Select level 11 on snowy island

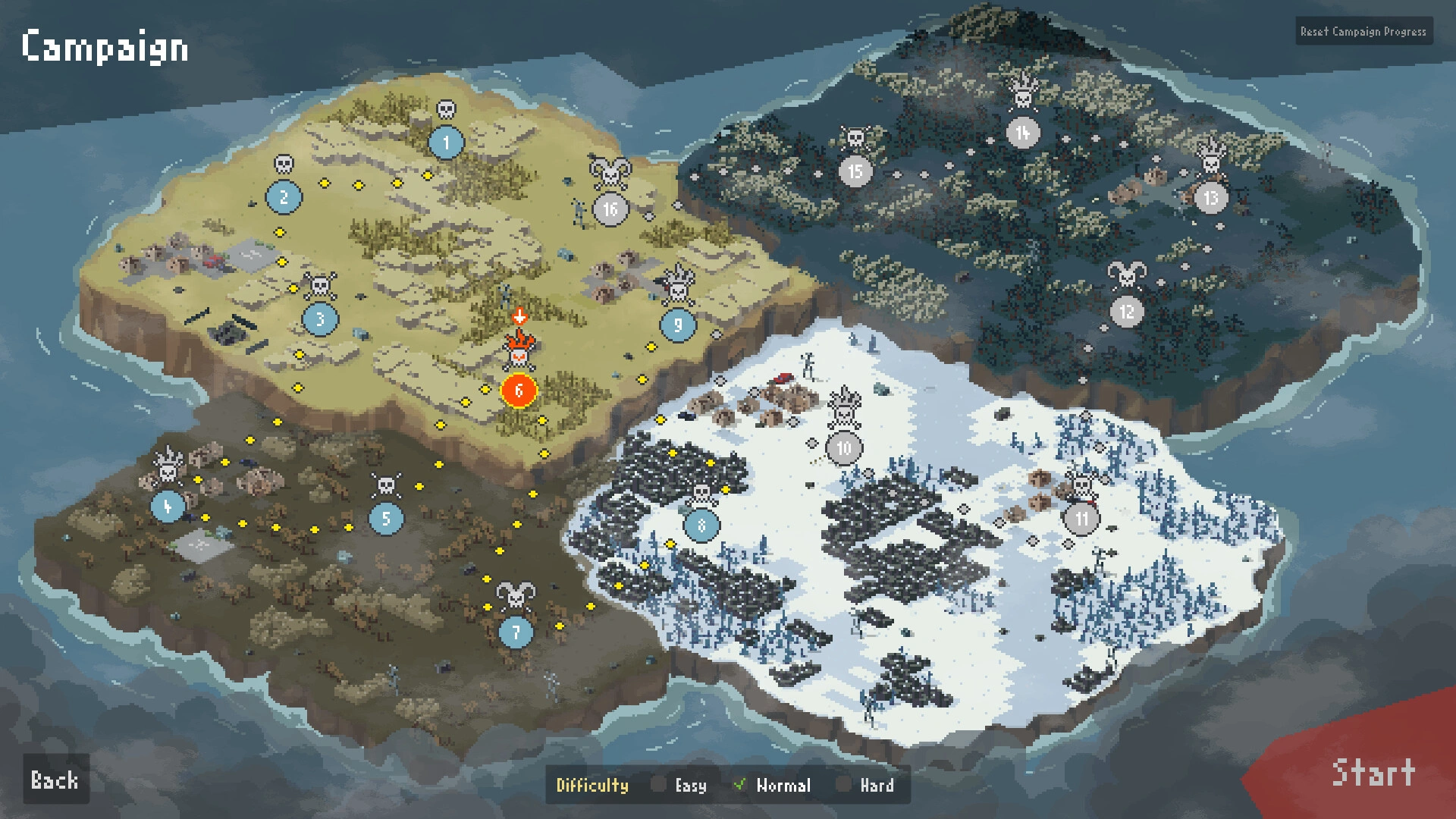click(1081, 519)
